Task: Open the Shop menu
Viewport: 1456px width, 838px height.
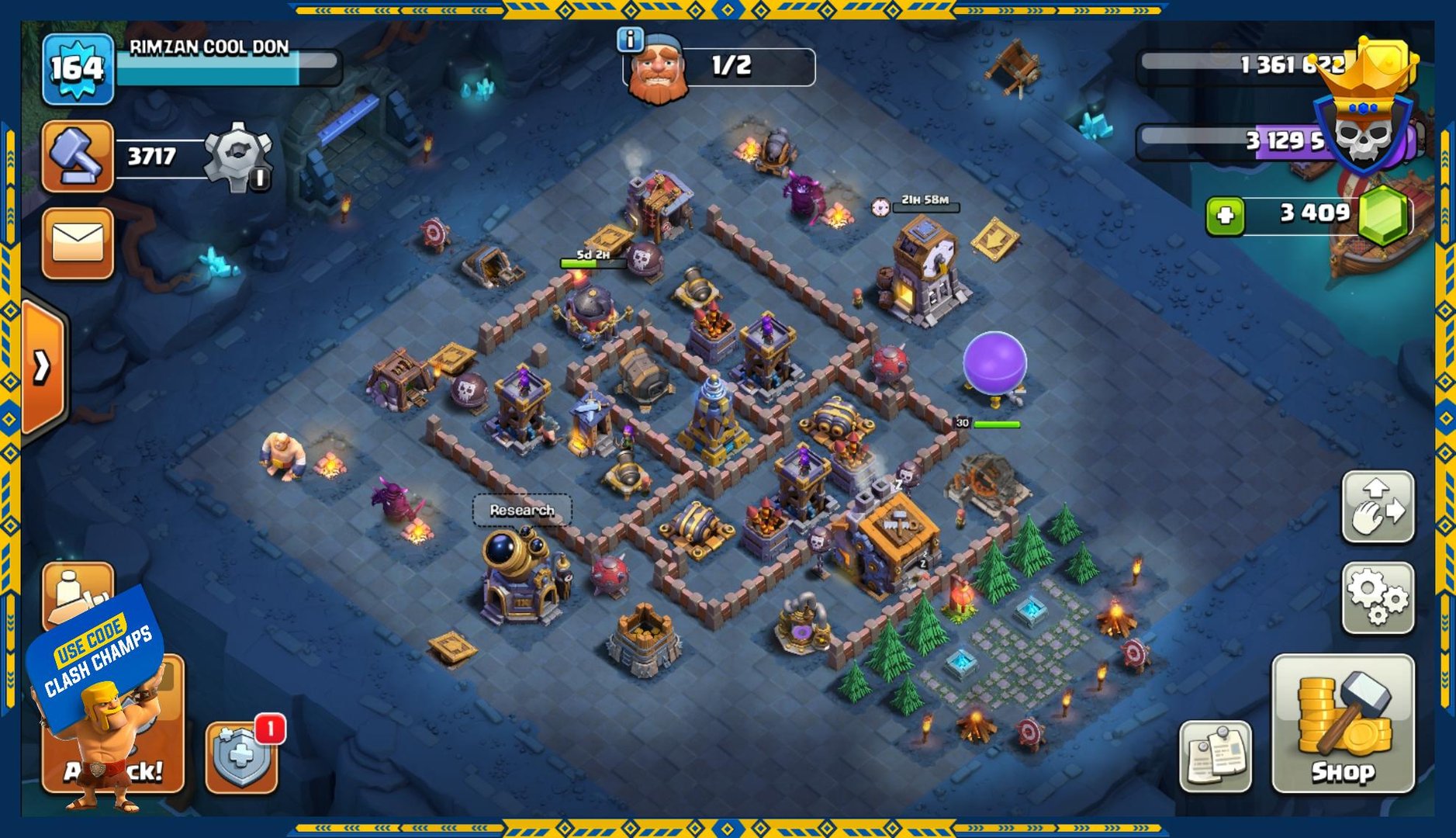Action: (1343, 723)
